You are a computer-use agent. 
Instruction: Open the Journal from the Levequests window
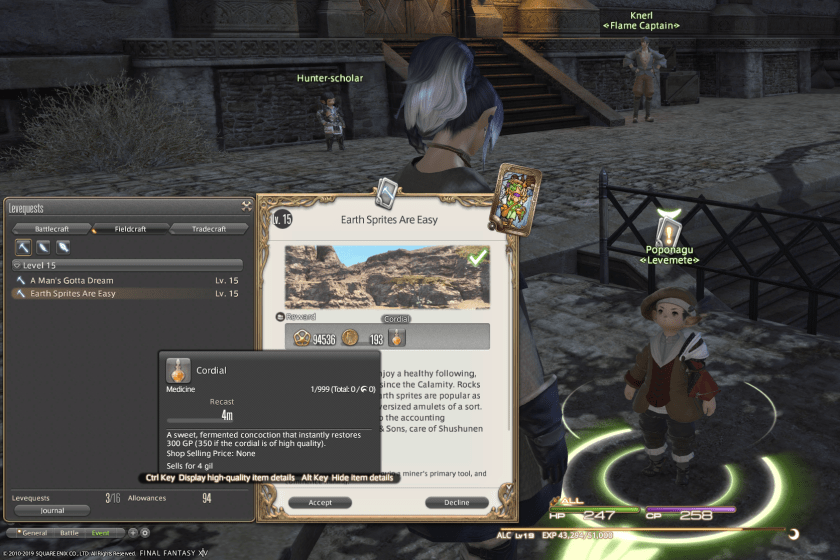pyautogui.click(x=52, y=510)
